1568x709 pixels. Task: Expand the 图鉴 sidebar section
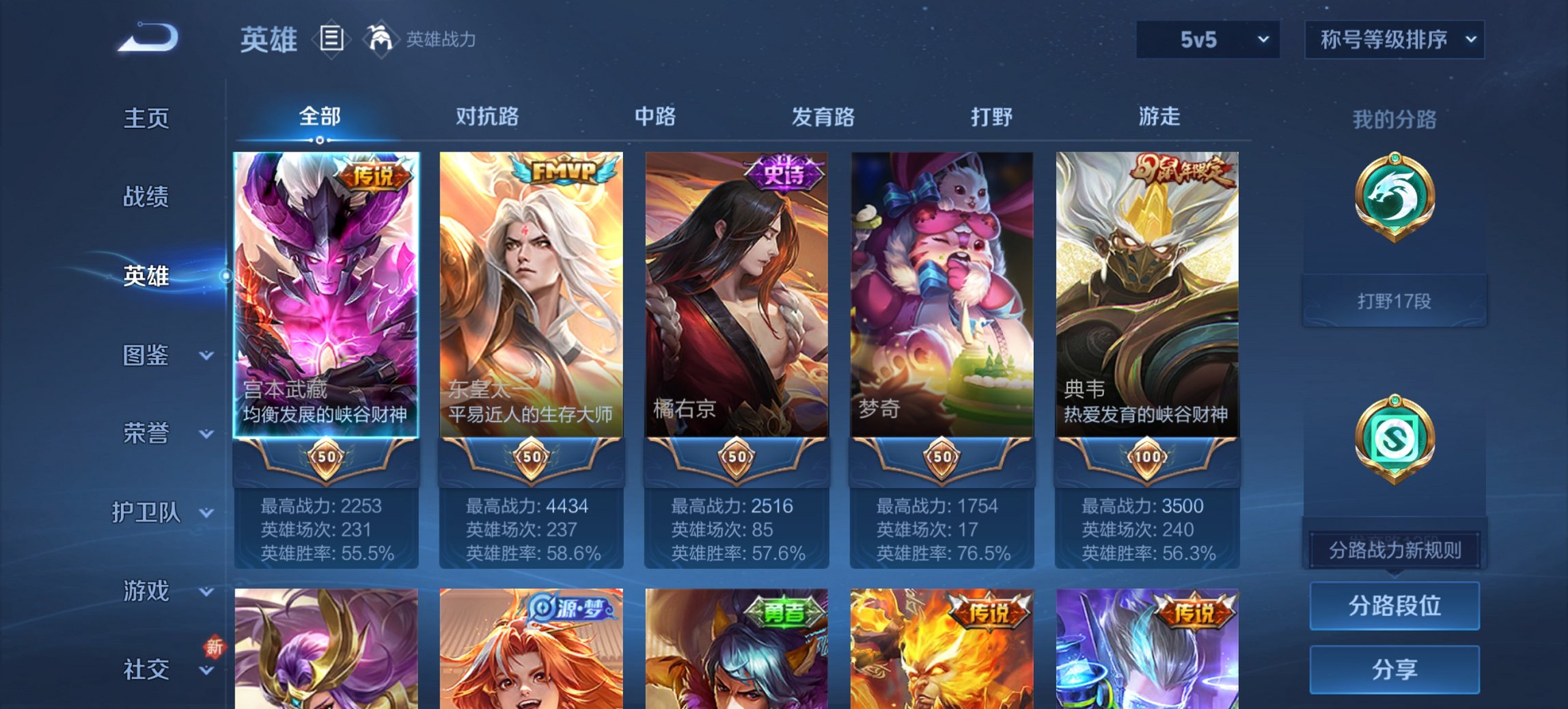pyautogui.click(x=146, y=356)
